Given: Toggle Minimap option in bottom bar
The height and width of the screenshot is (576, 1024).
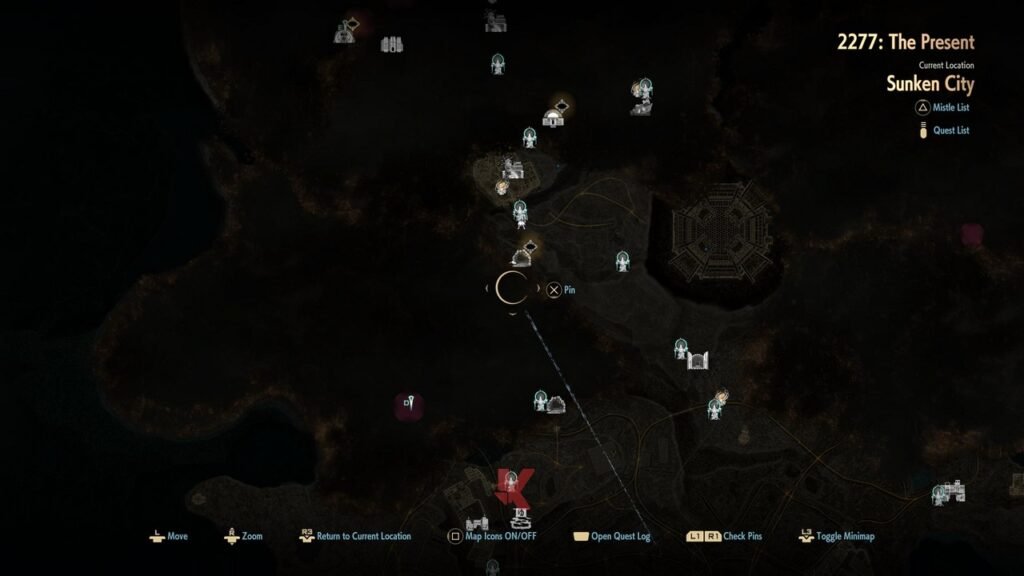Looking at the screenshot, I should (844, 536).
